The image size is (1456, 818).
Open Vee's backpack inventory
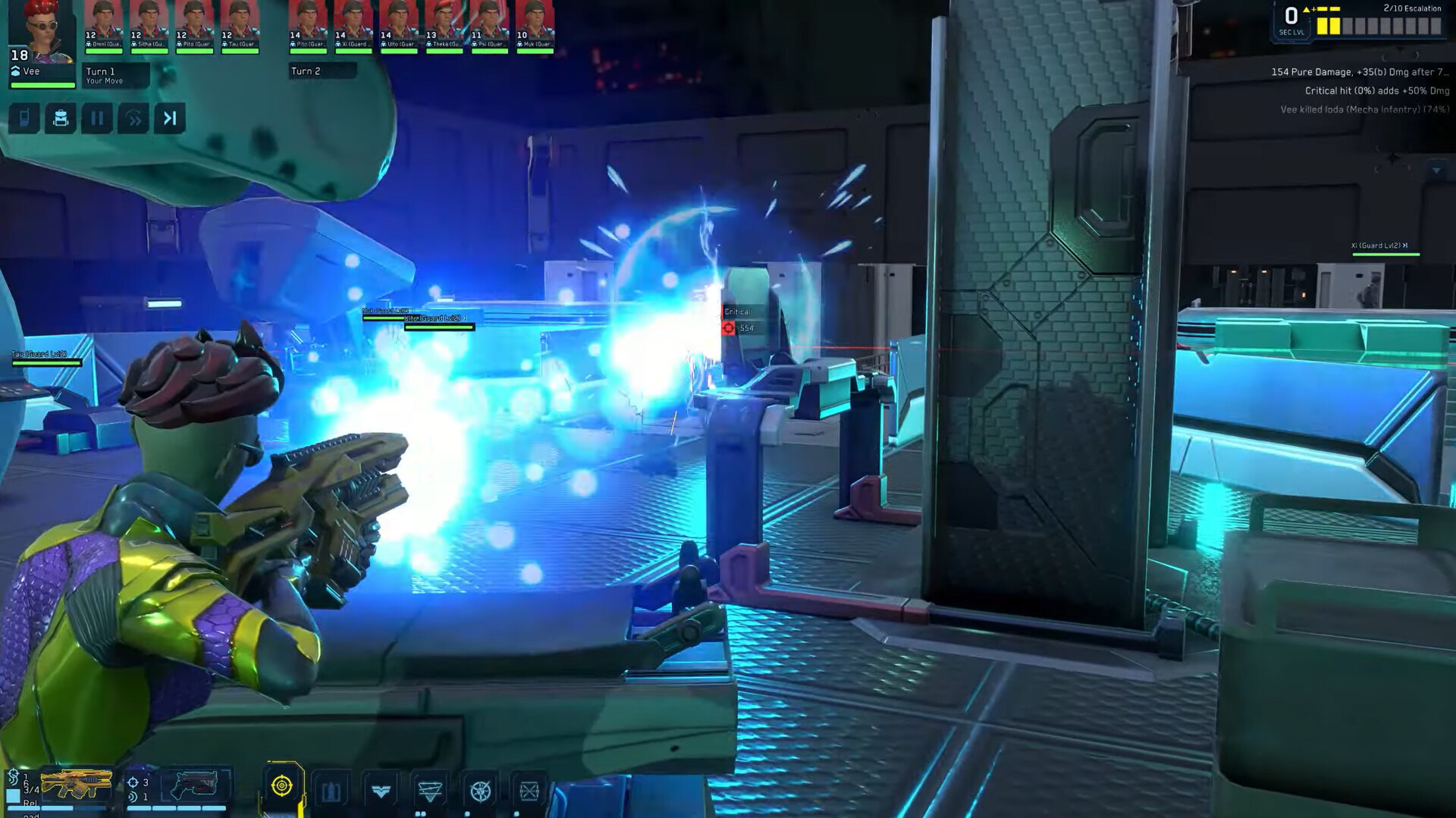[x=60, y=118]
